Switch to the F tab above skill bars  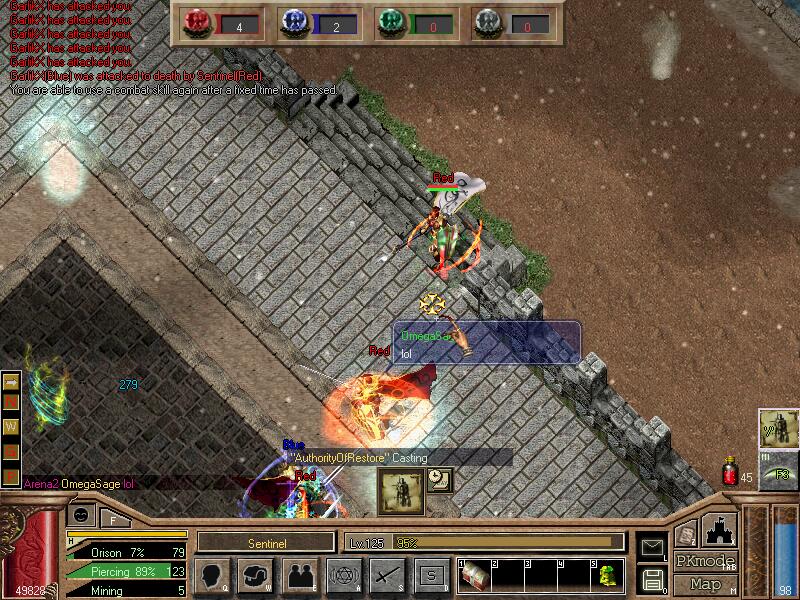tap(113, 519)
